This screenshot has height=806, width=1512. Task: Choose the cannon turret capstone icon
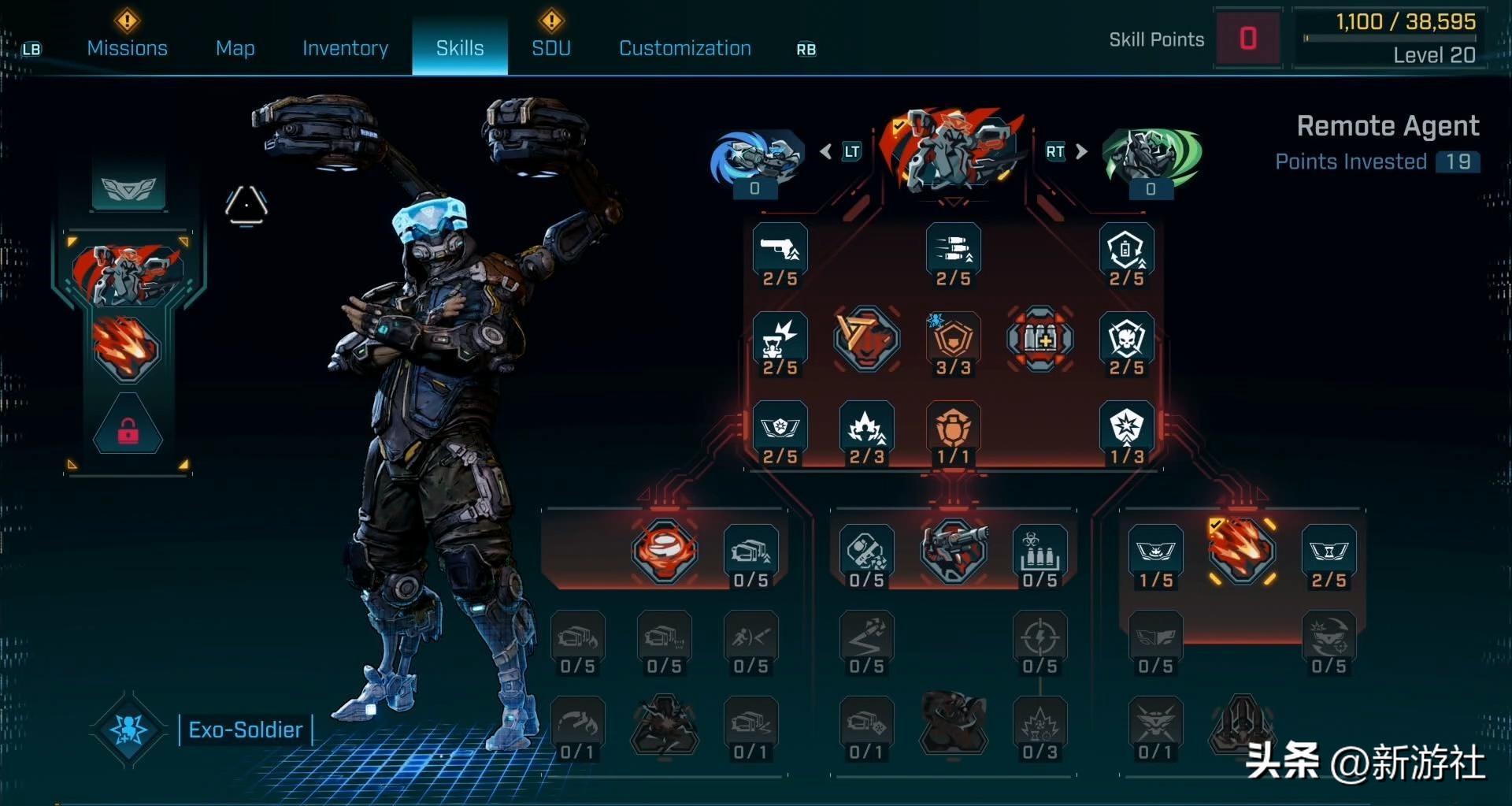[953, 551]
